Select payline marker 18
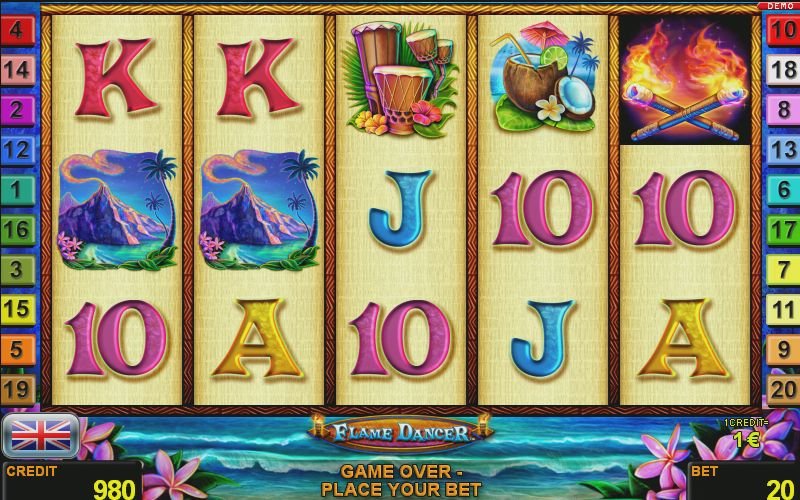 coord(782,69)
